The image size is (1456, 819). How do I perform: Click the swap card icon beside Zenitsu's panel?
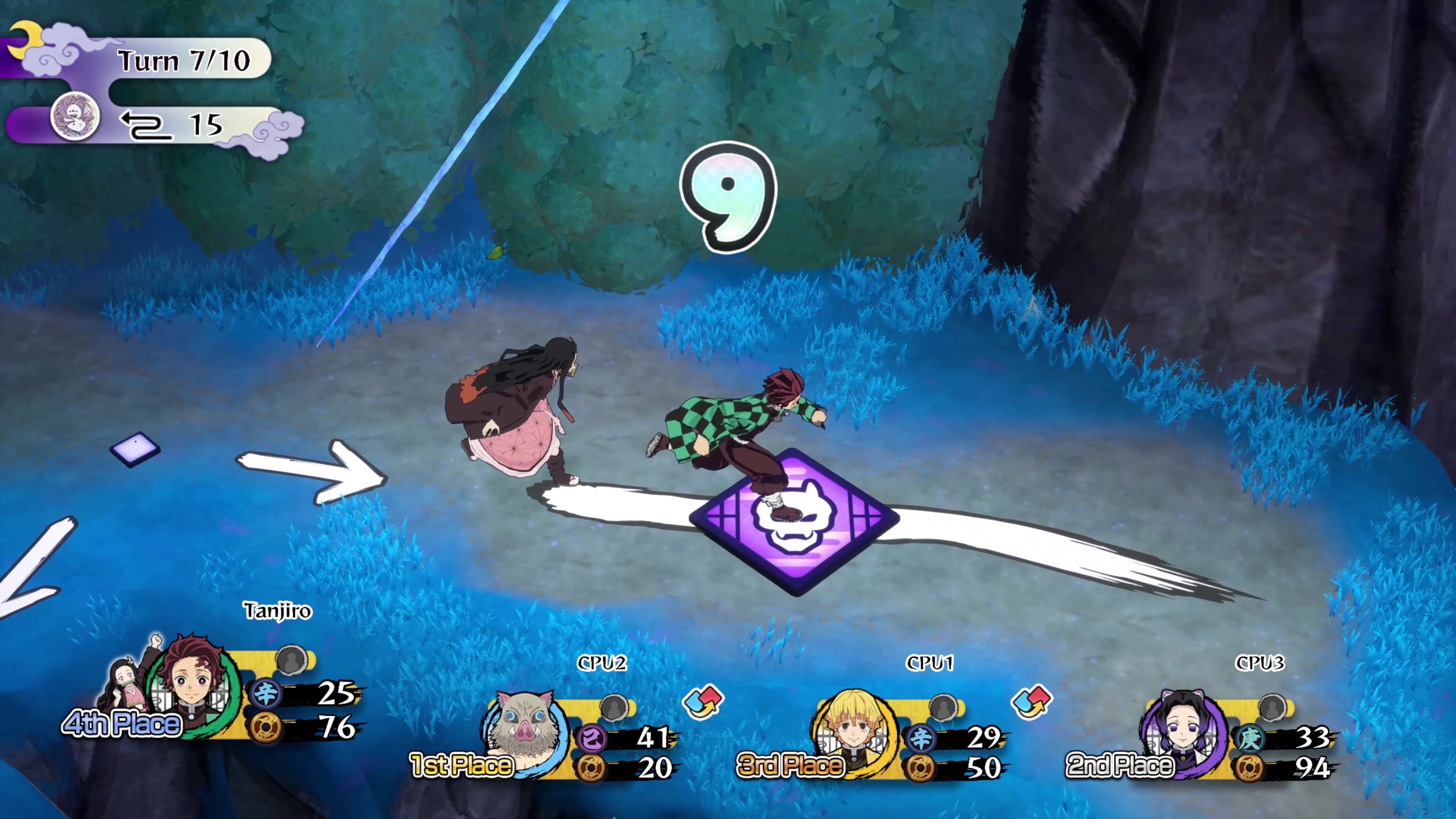point(1032,701)
